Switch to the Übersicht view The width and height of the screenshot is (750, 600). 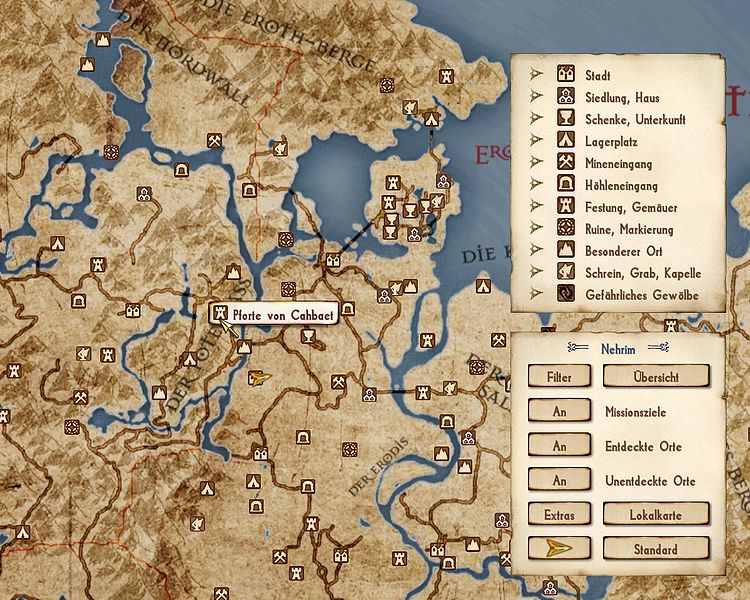[x=655, y=377]
